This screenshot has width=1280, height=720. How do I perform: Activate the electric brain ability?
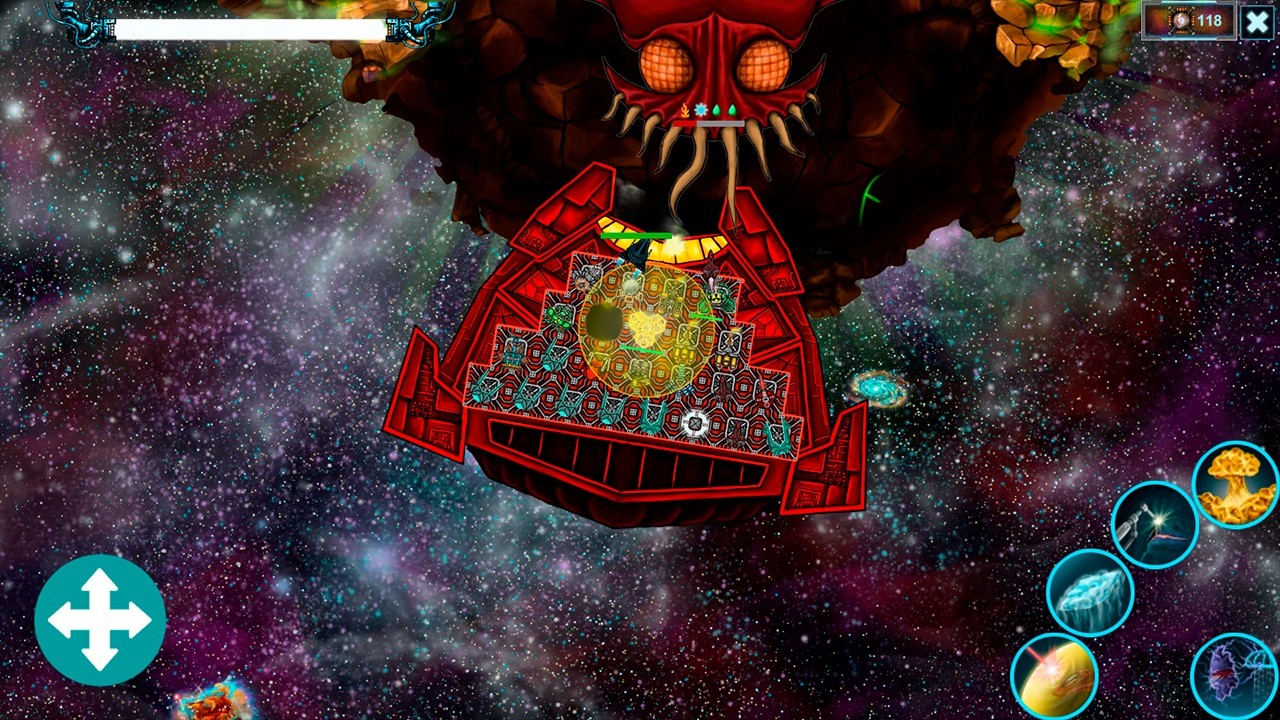1235,672
